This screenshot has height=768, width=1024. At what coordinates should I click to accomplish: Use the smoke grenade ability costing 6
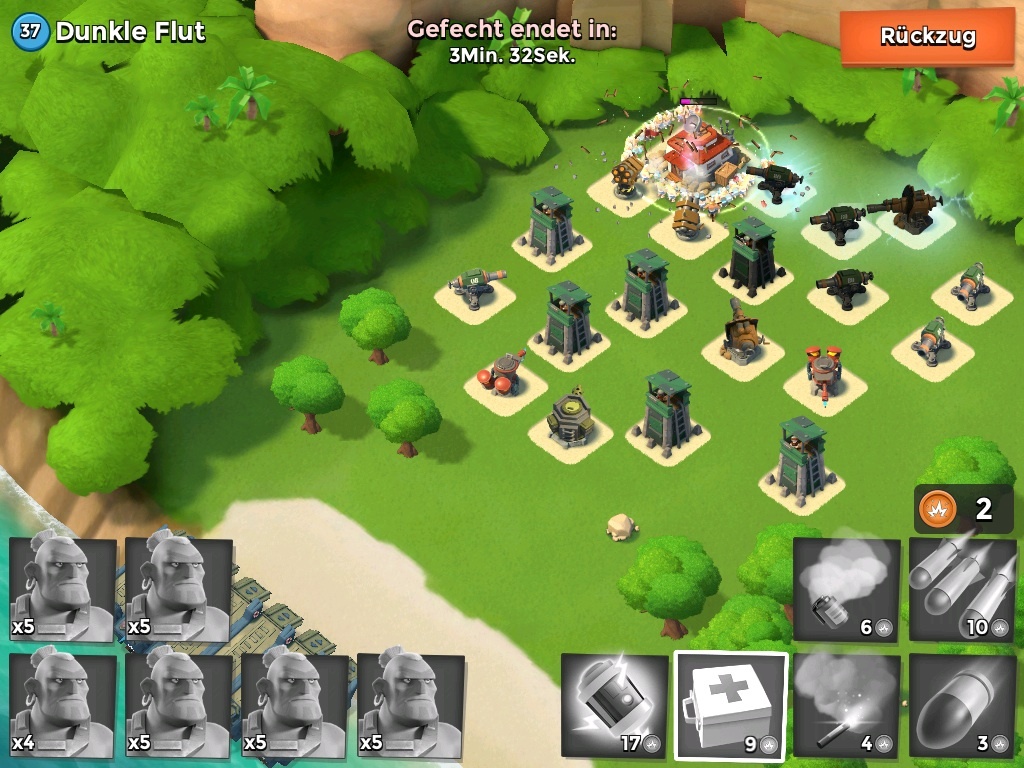tap(846, 590)
